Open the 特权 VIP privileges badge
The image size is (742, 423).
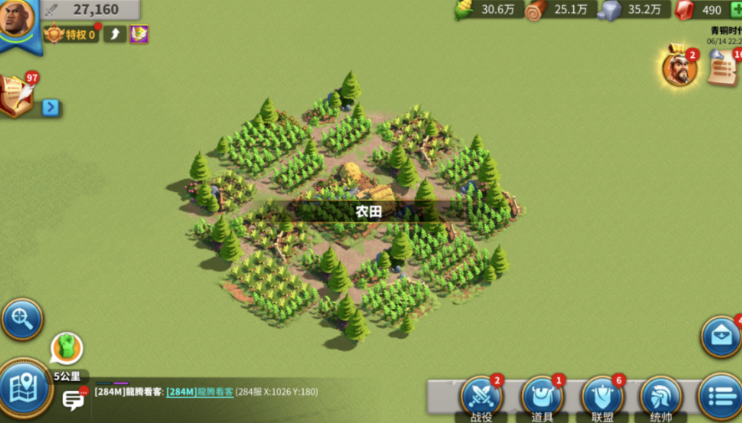[x=71, y=35]
